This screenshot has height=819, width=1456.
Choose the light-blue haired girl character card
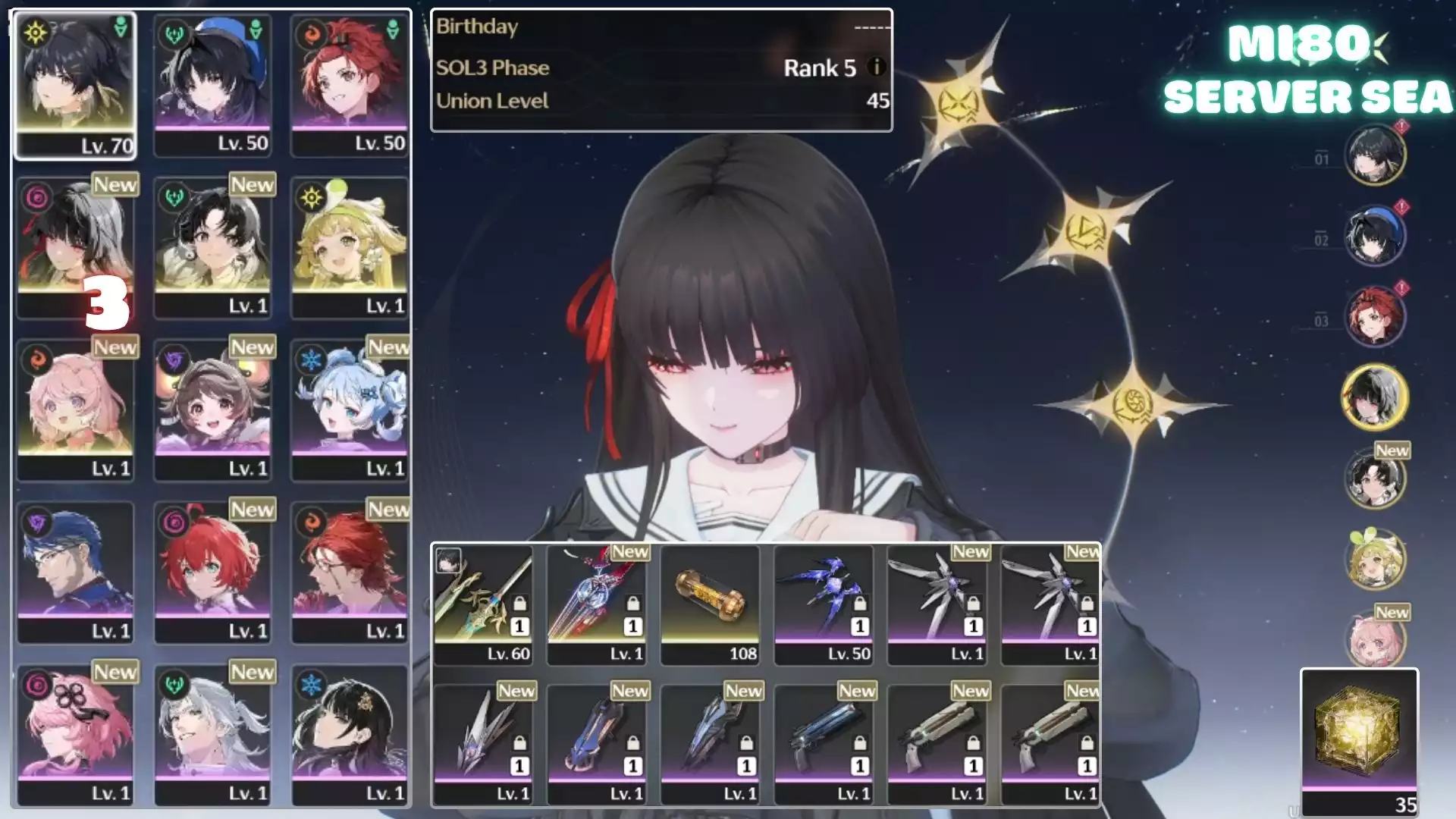click(x=350, y=409)
